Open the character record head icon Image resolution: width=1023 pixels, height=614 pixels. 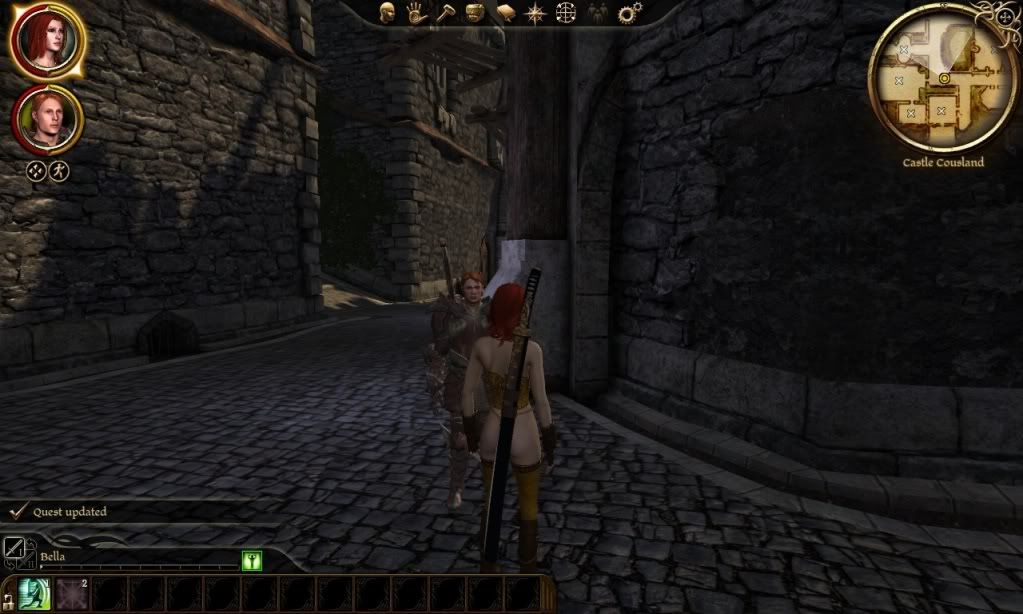(x=388, y=12)
